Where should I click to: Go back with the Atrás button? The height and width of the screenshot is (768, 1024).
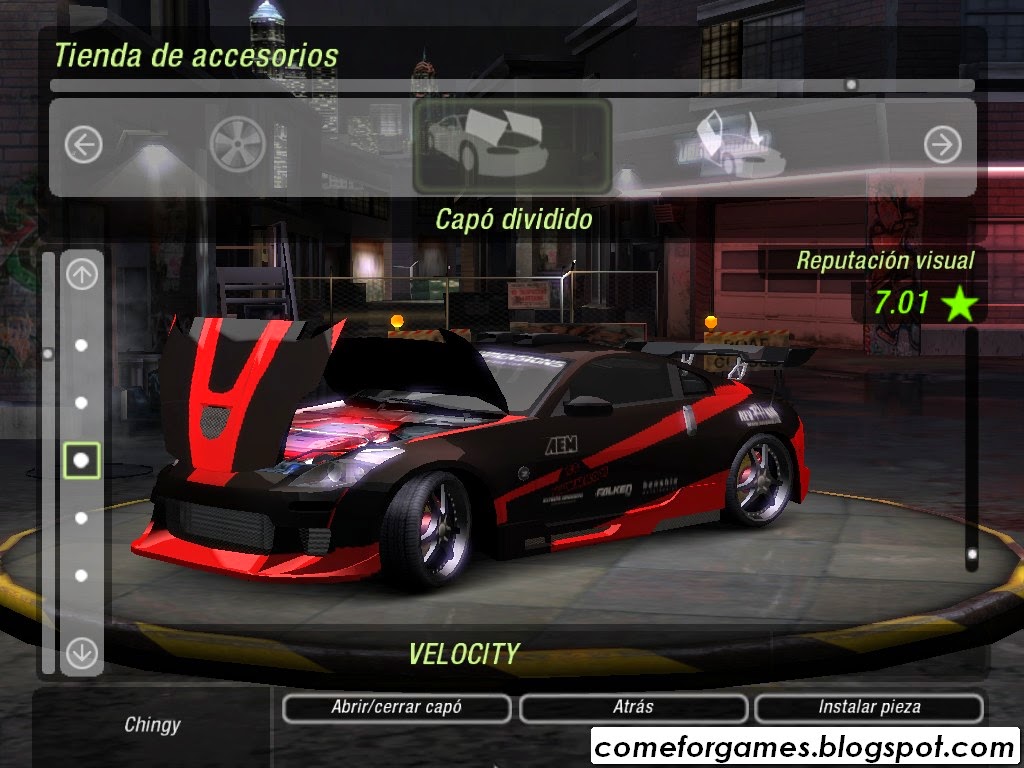pyautogui.click(x=633, y=707)
